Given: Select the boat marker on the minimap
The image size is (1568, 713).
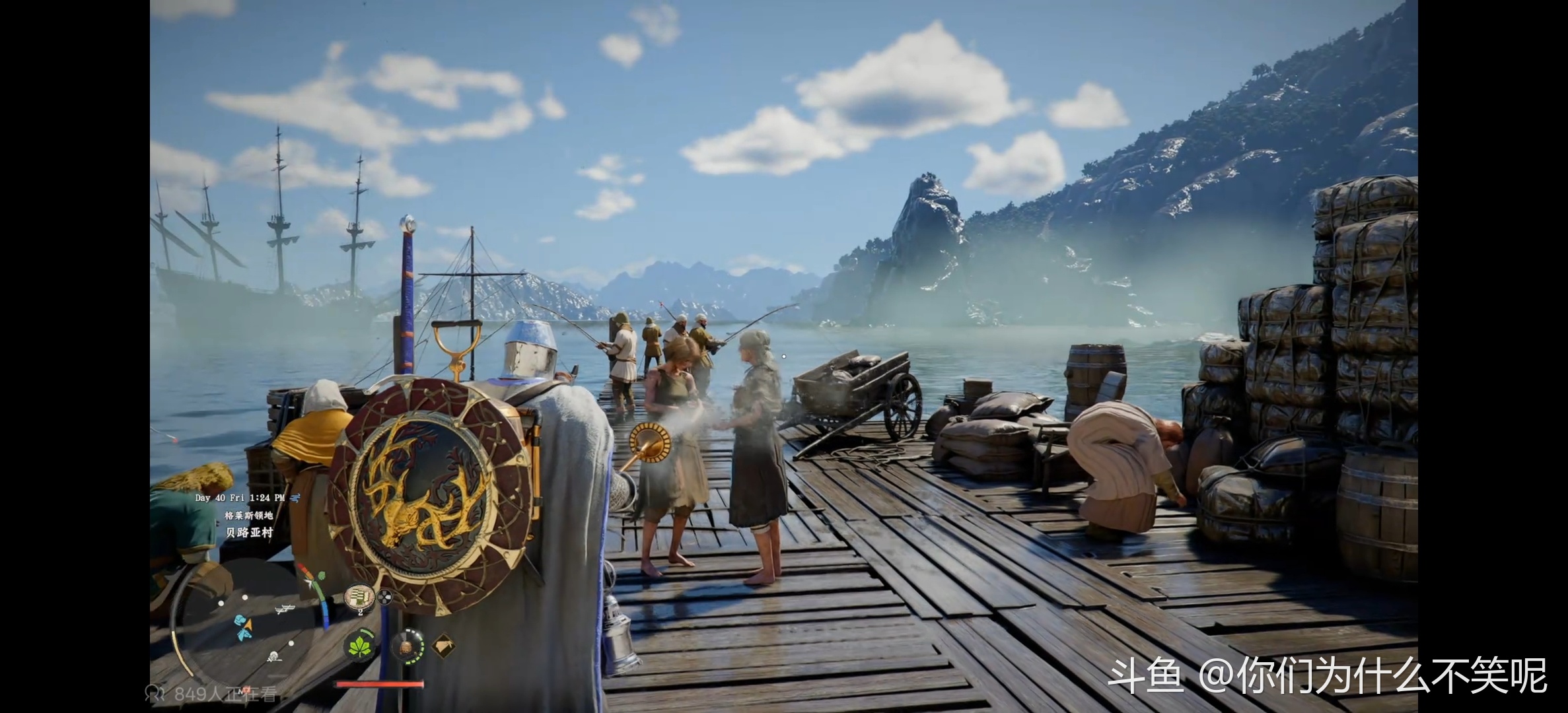Looking at the screenshot, I should click(285, 610).
